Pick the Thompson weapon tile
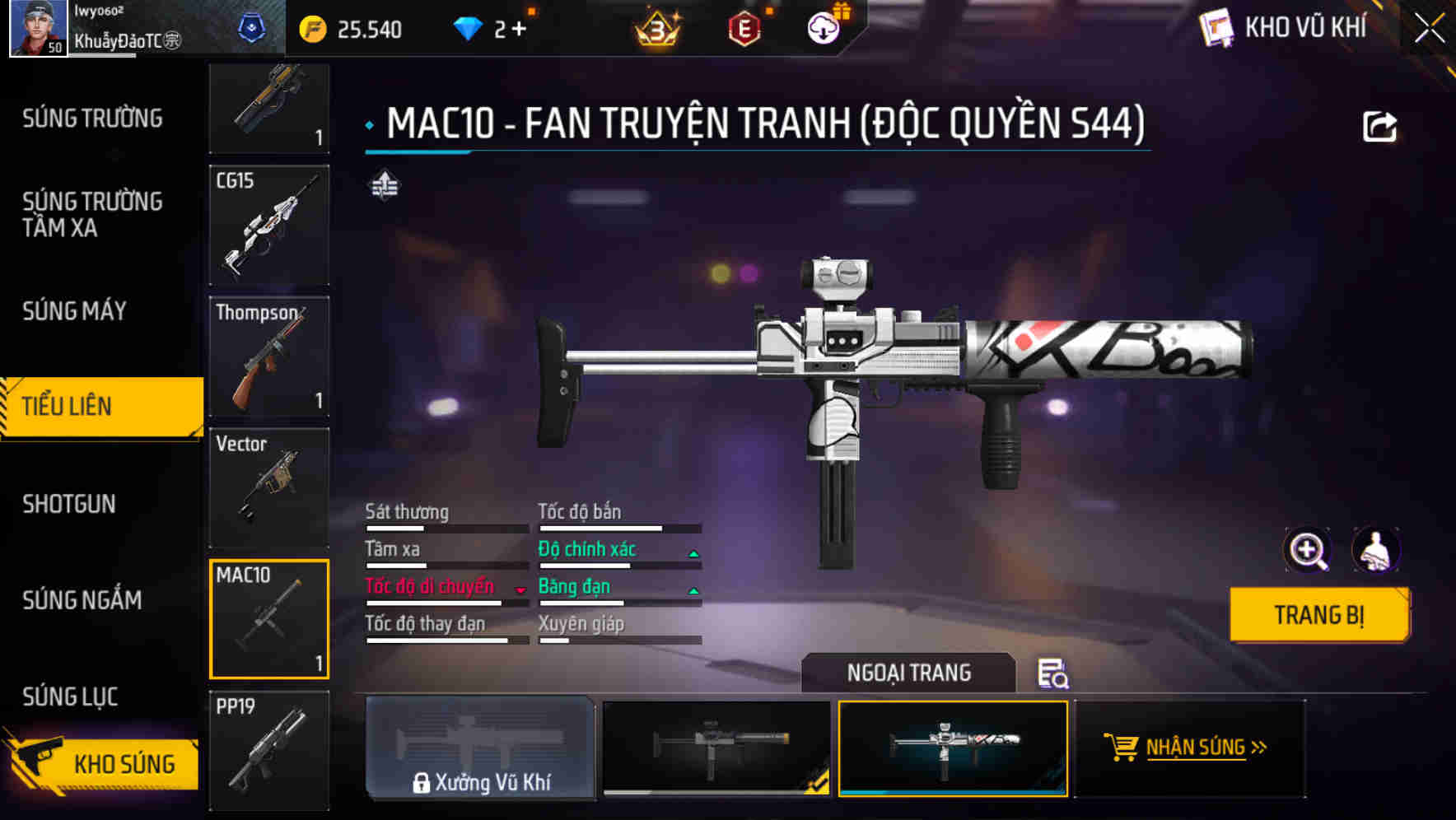This screenshot has width=1456, height=820. [x=269, y=356]
